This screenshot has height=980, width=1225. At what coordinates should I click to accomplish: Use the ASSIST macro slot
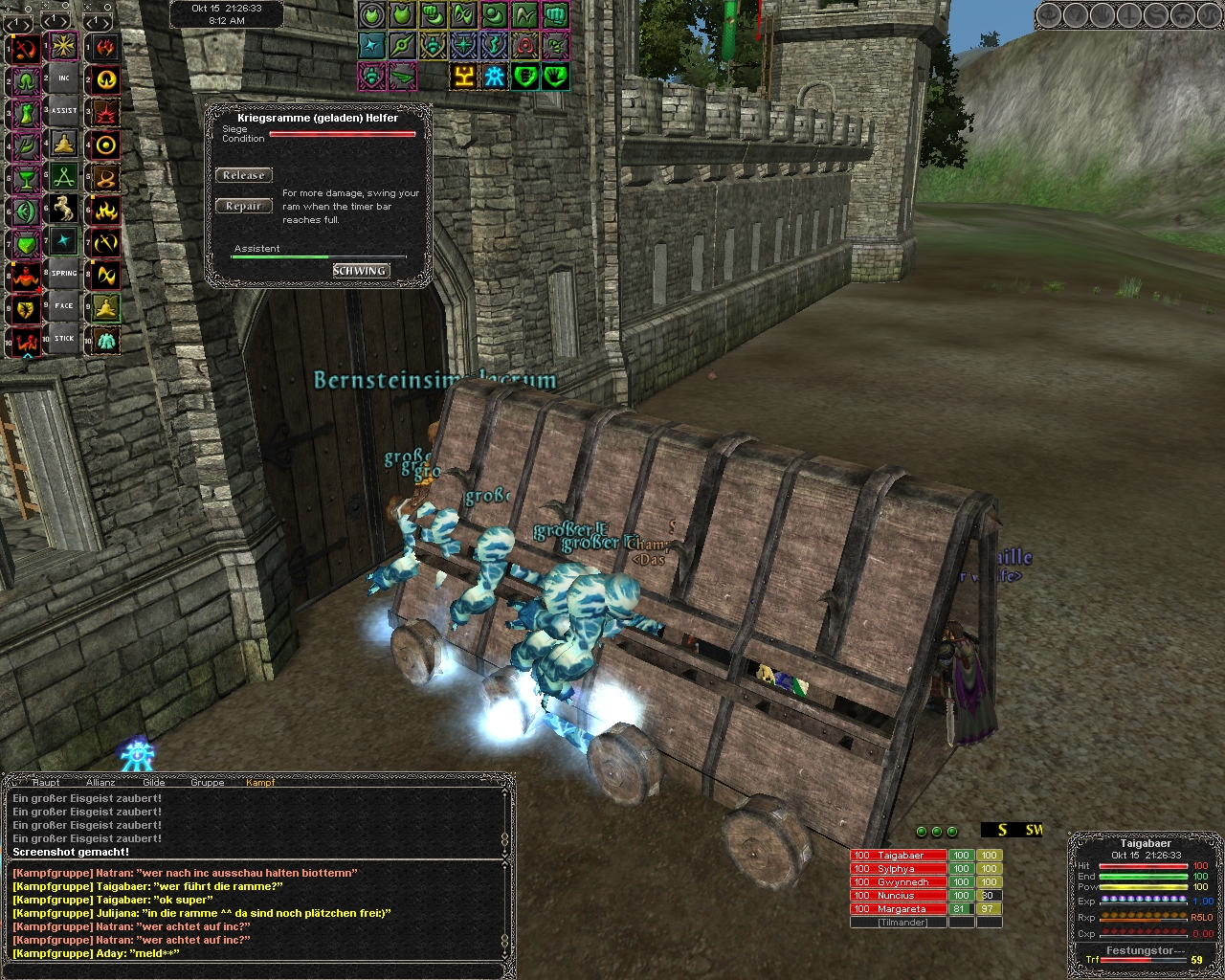(64, 111)
